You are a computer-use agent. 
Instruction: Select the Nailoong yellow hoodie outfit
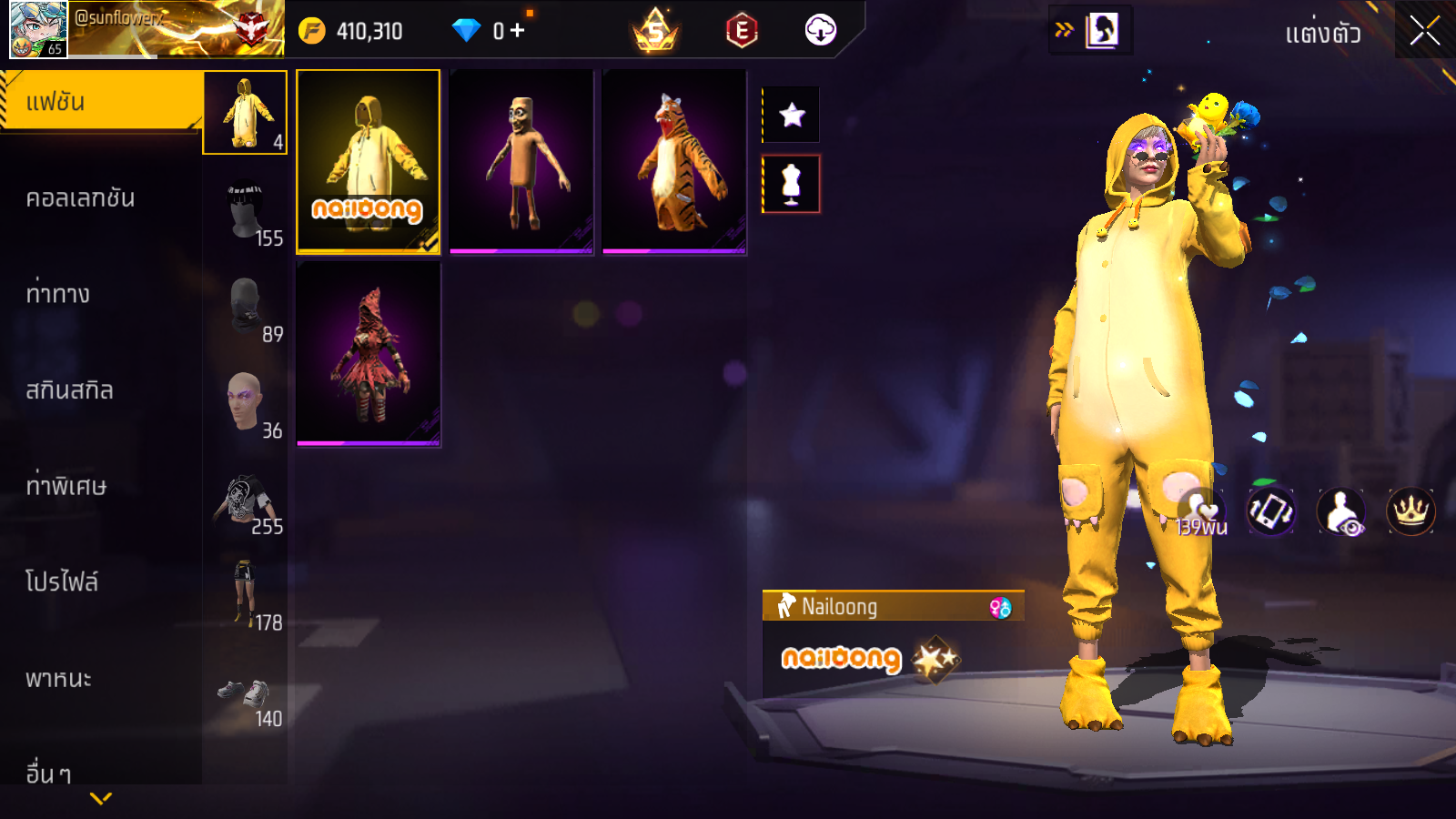click(369, 161)
